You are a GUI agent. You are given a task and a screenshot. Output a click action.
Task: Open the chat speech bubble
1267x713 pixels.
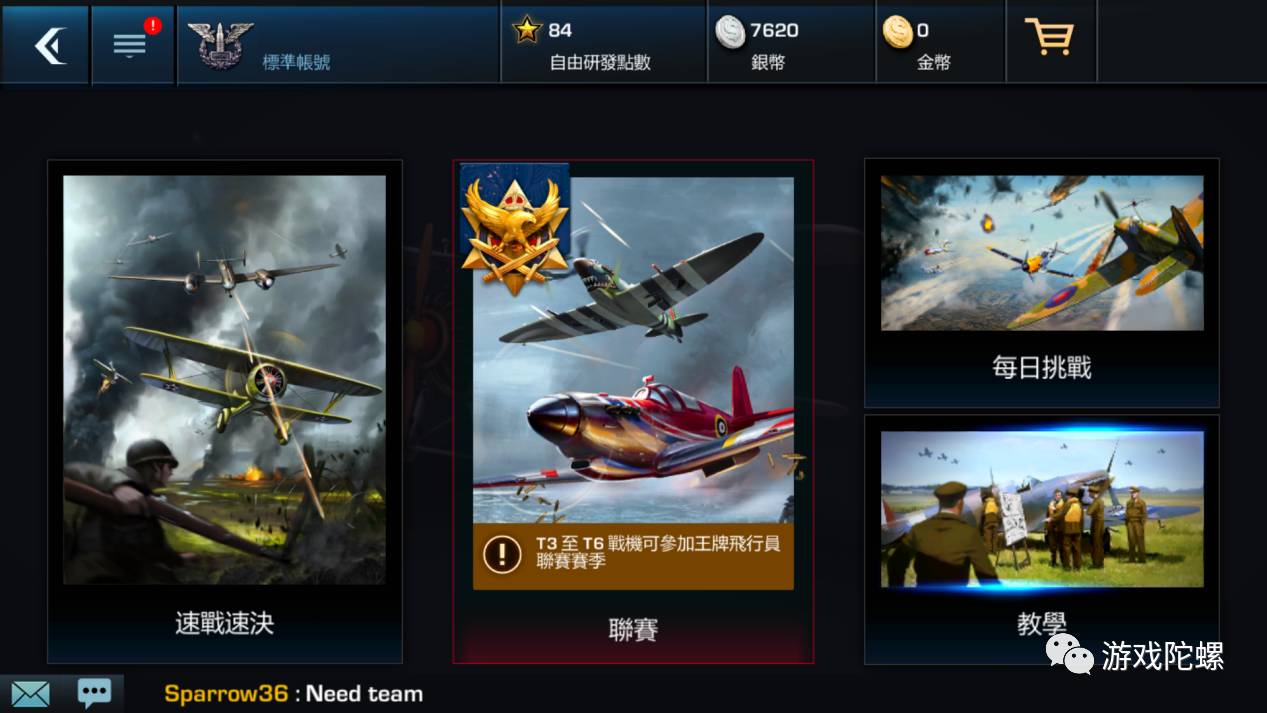pyautogui.click(x=95, y=692)
